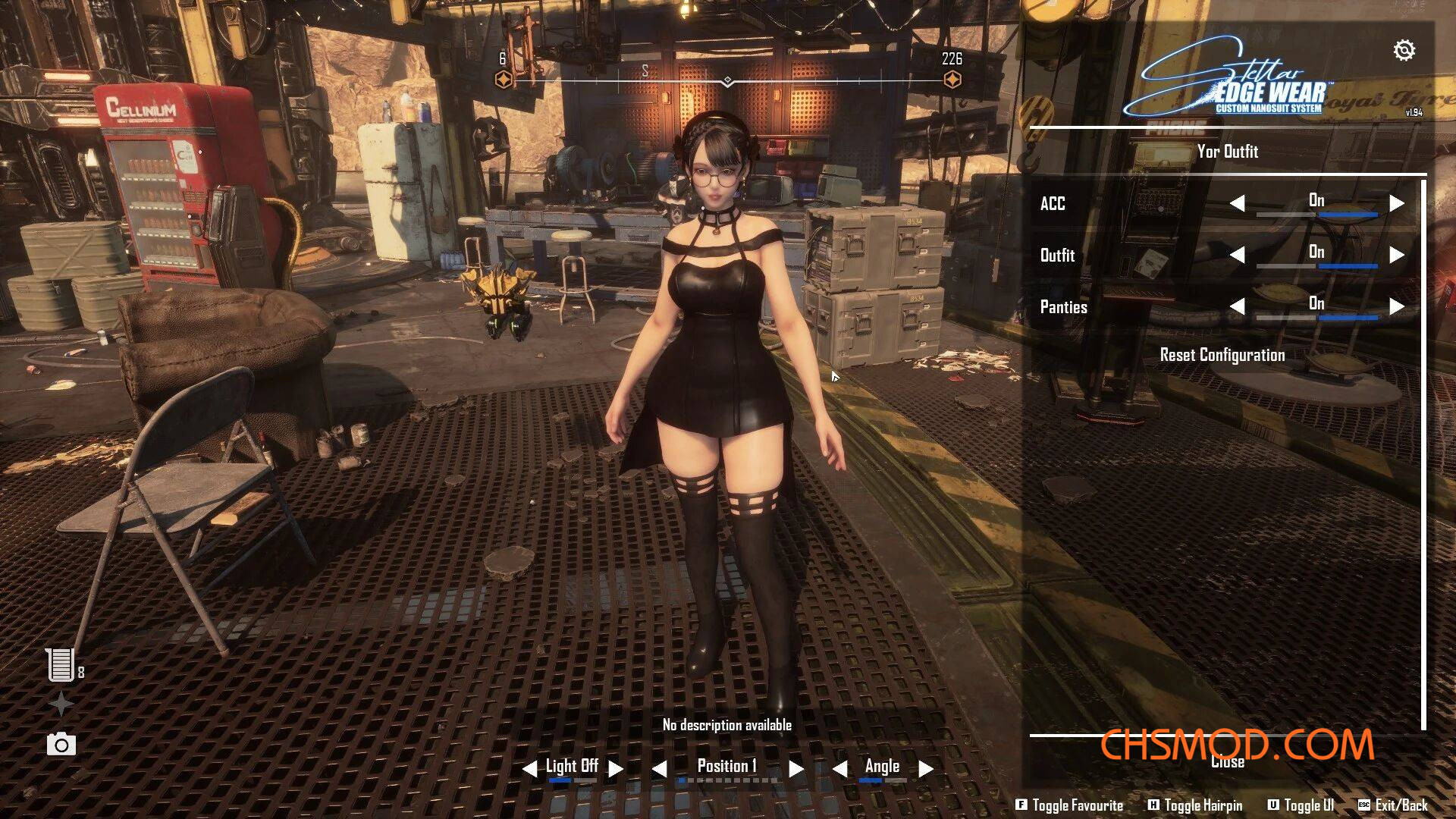Click the right arrow next to Angle

tap(925, 769)
